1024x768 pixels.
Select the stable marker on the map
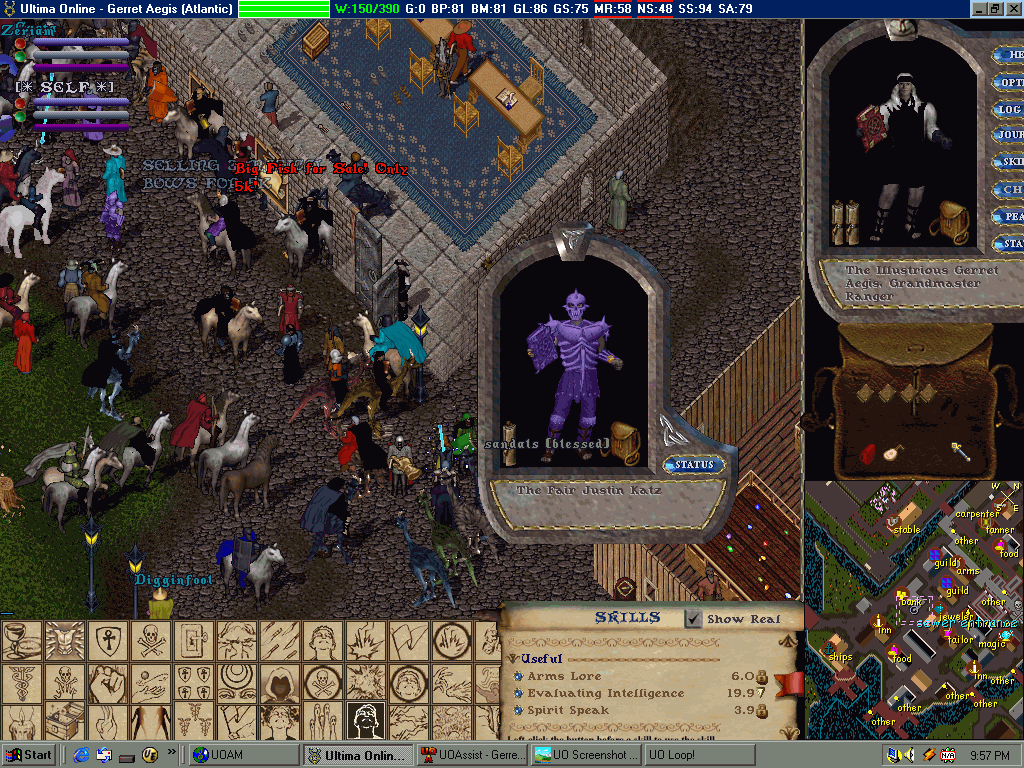point(906,530)
